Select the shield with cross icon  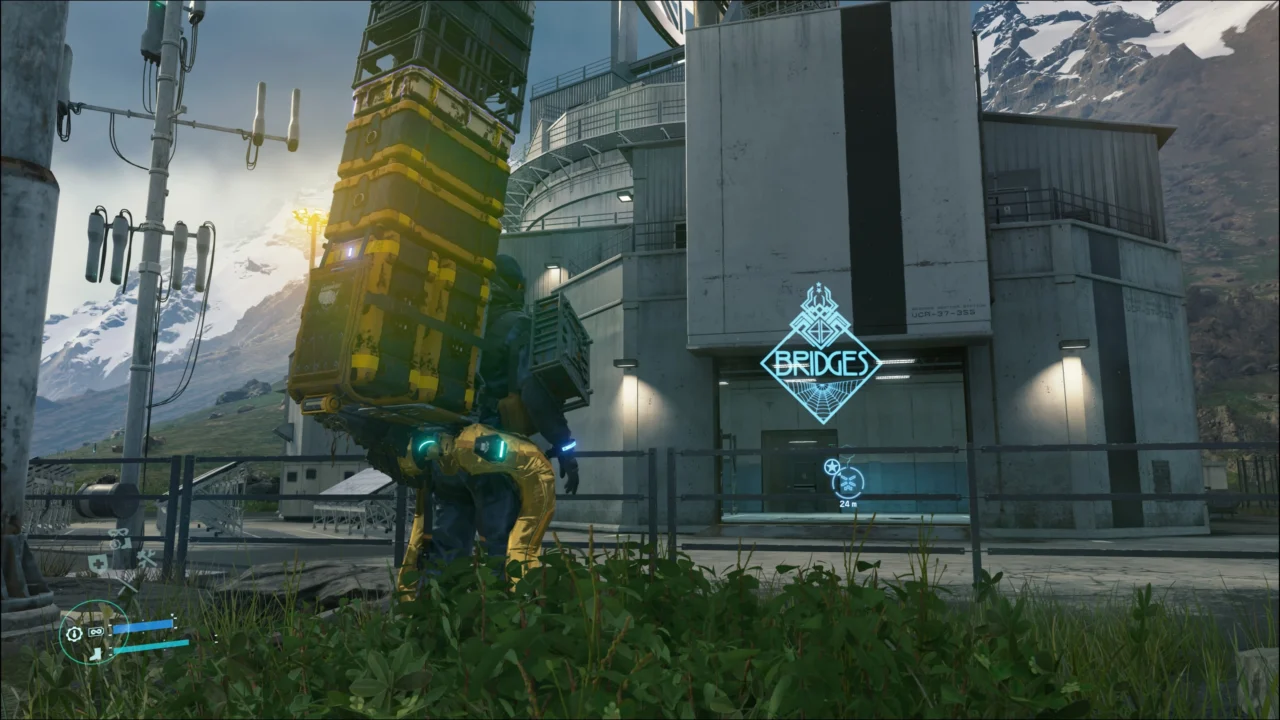click(97, 564)
